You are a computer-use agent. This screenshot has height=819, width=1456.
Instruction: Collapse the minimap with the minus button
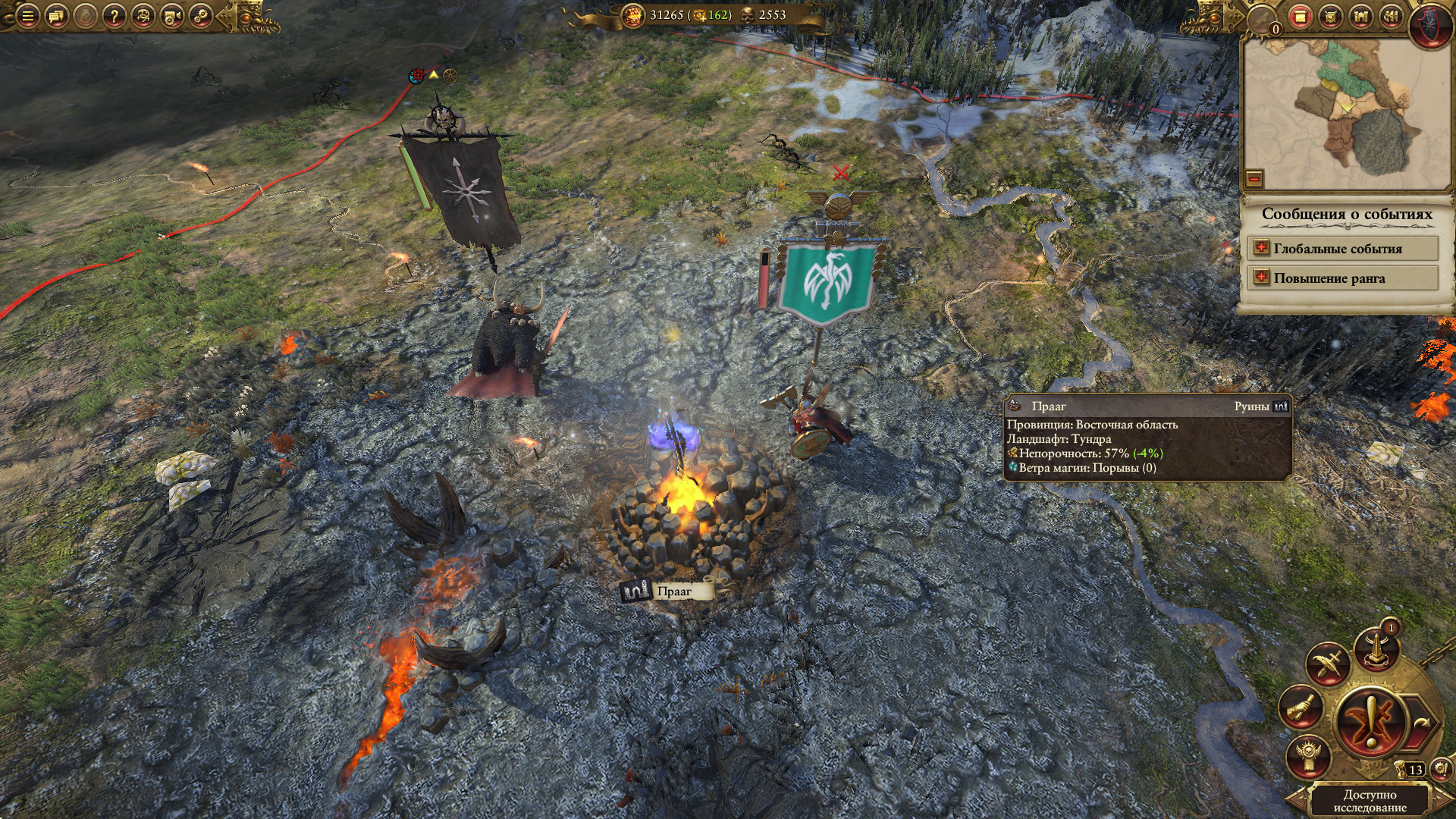pos(1254,179)
